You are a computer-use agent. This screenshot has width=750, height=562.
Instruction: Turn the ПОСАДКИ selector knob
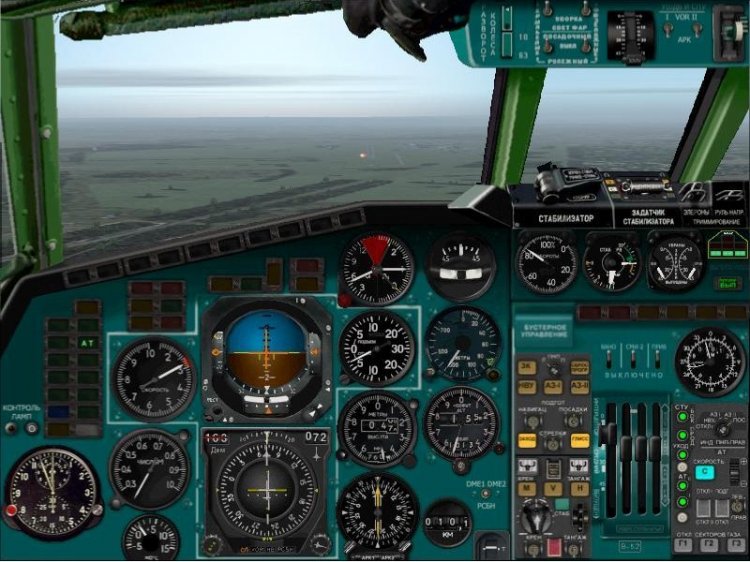(x=574, y=421)
